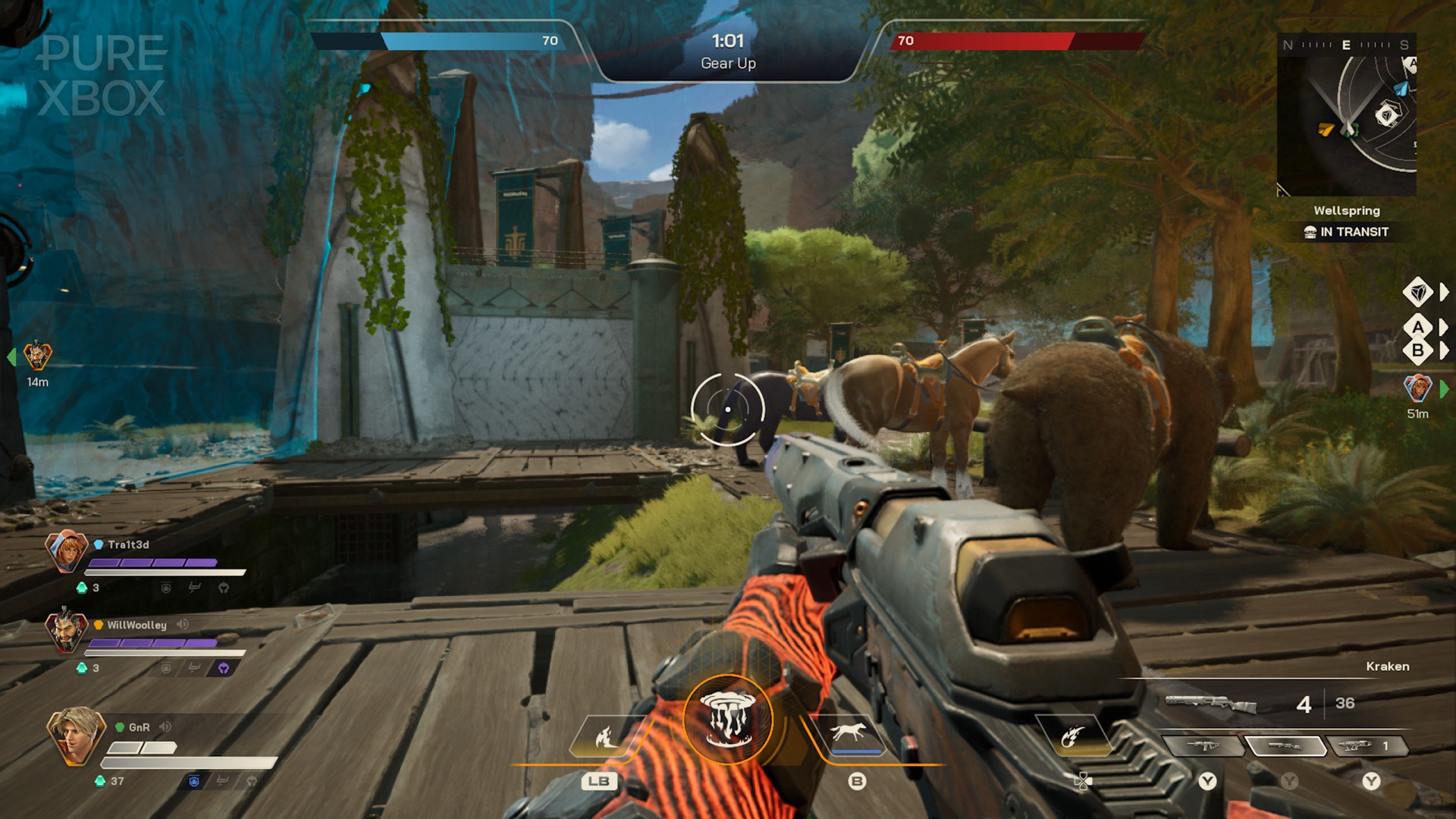The height and width of the screenshot is (819, 1456).
Task: Click the diamond objective marker
Action: tap(1417, 292)
